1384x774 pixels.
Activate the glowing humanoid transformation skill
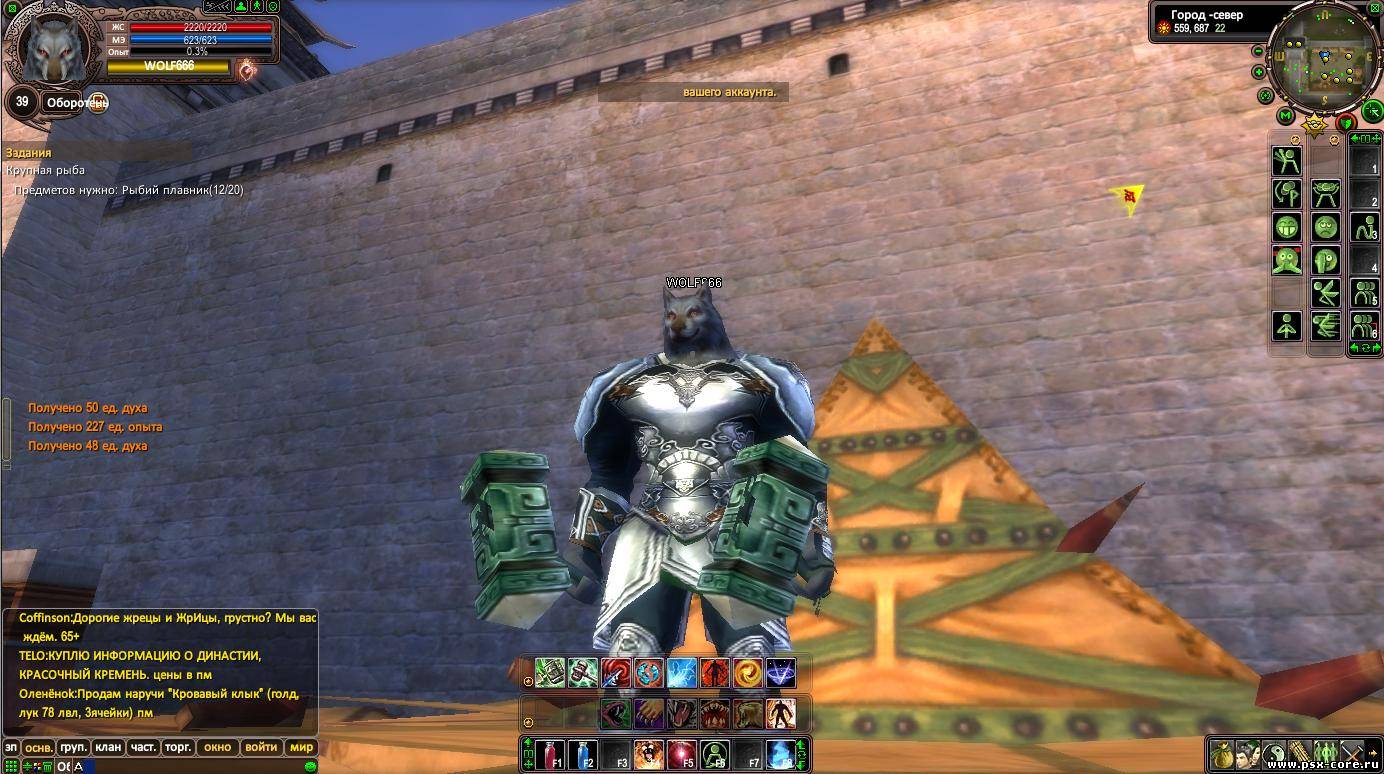(x=780, y=714)
